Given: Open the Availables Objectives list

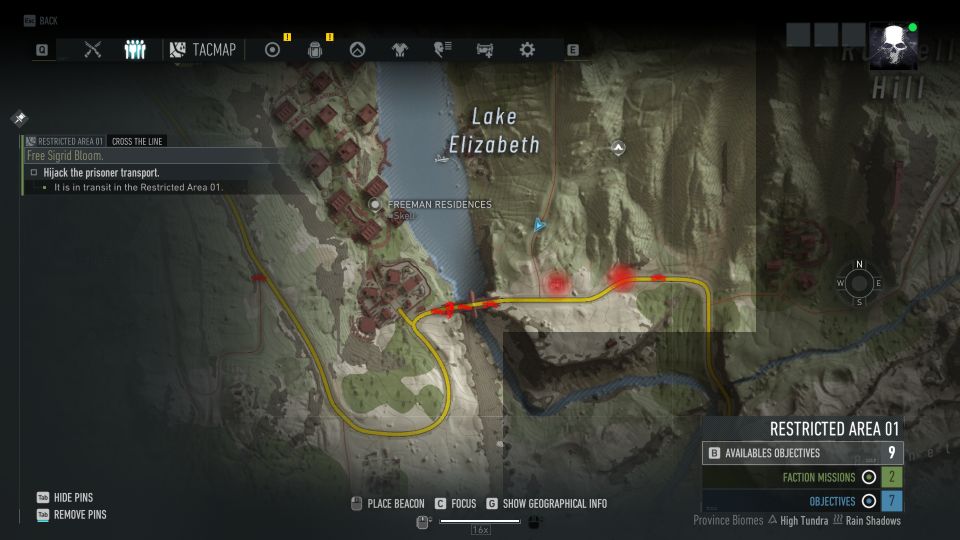Looking at the screenshot, I should (802, 453).
